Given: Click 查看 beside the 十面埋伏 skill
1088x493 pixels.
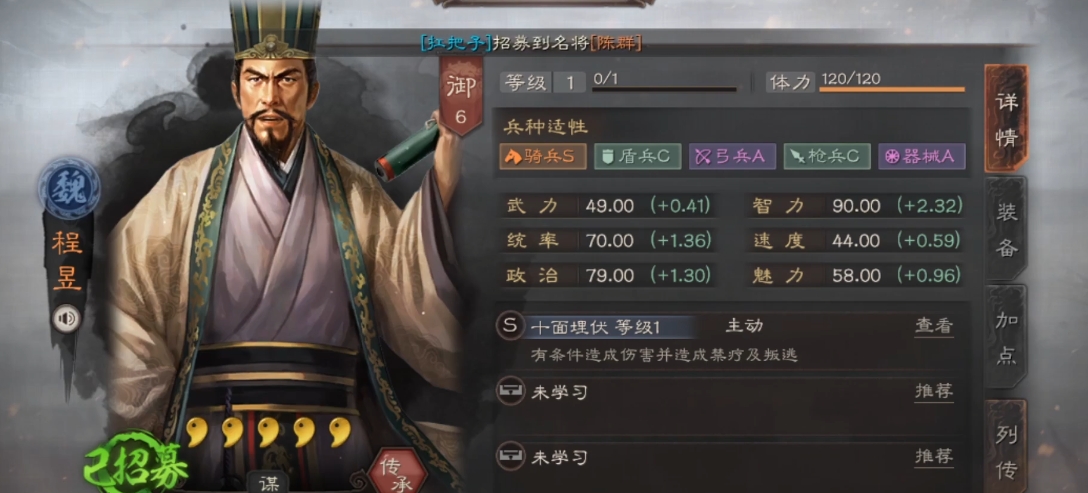Looking at the screenshot, I should pos(933,326).
